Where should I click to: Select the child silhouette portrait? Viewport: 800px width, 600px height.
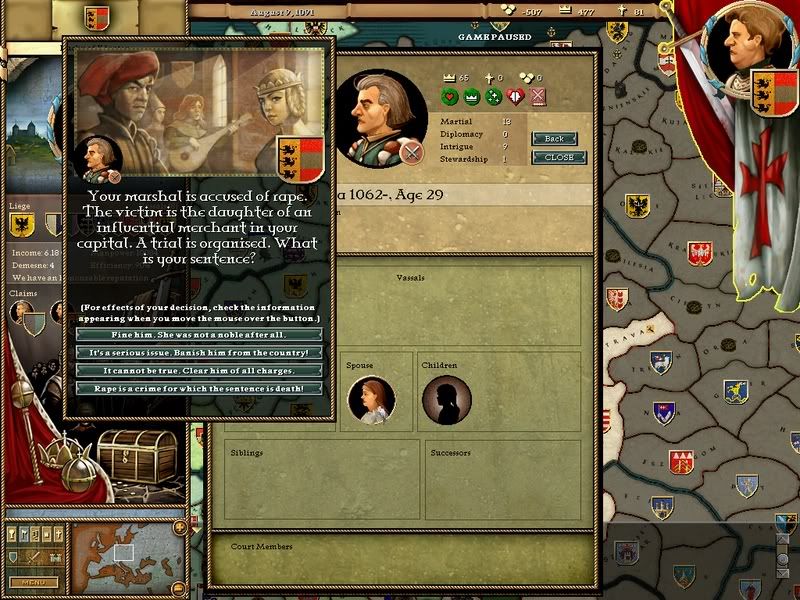(x=445, y=401)
